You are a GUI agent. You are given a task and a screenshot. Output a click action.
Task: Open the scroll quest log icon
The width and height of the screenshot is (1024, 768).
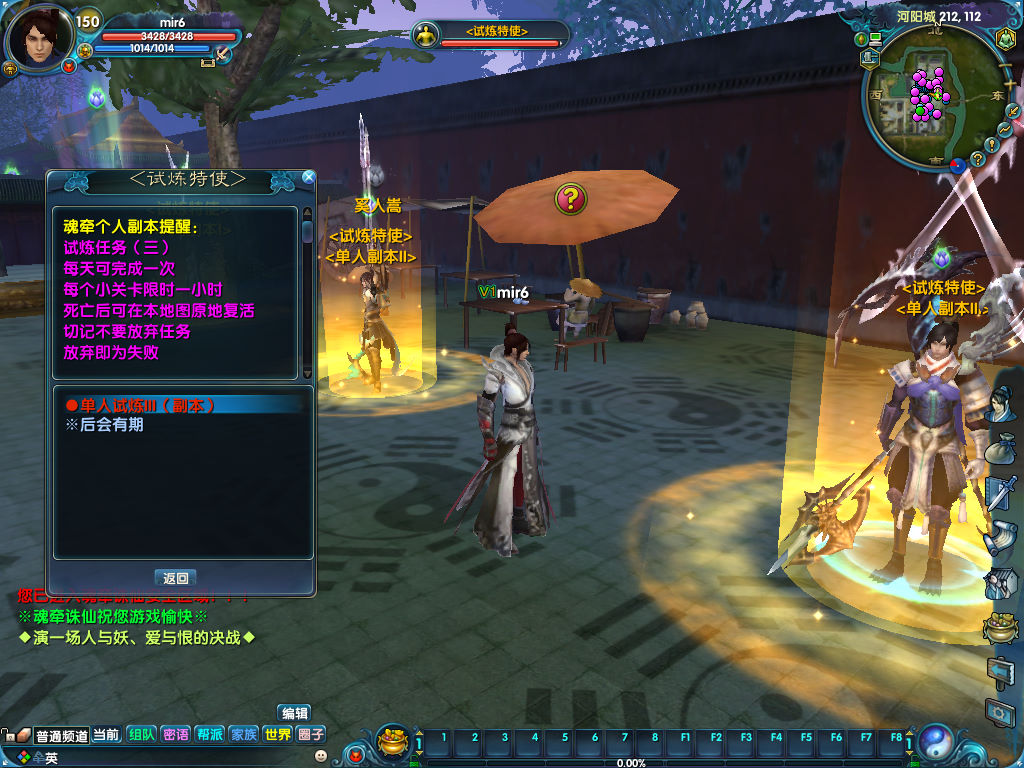point(1001,538)
